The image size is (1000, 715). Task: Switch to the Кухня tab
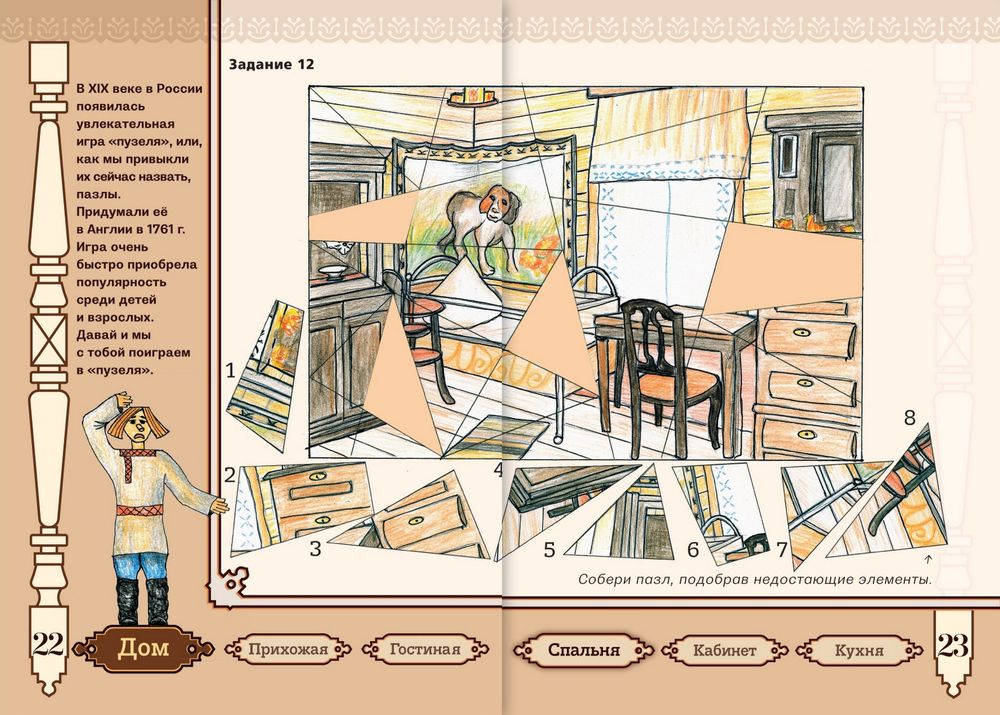pyautogui.click(x=859, y=650)
